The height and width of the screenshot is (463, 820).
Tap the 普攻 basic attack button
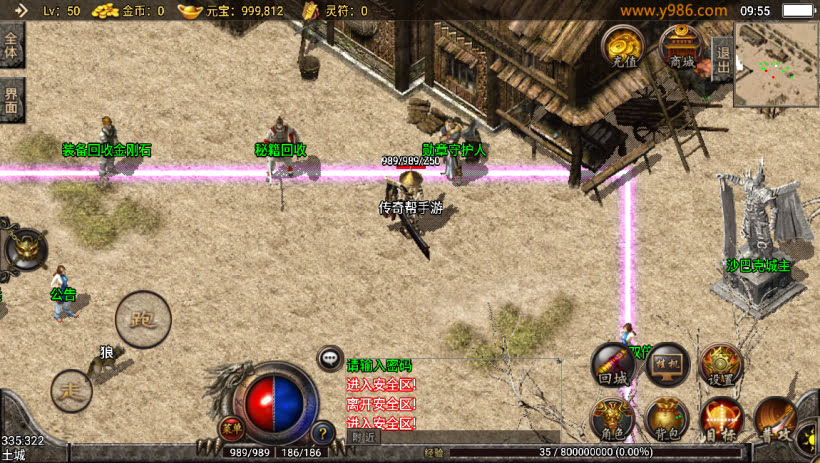(x=776, y=418)
